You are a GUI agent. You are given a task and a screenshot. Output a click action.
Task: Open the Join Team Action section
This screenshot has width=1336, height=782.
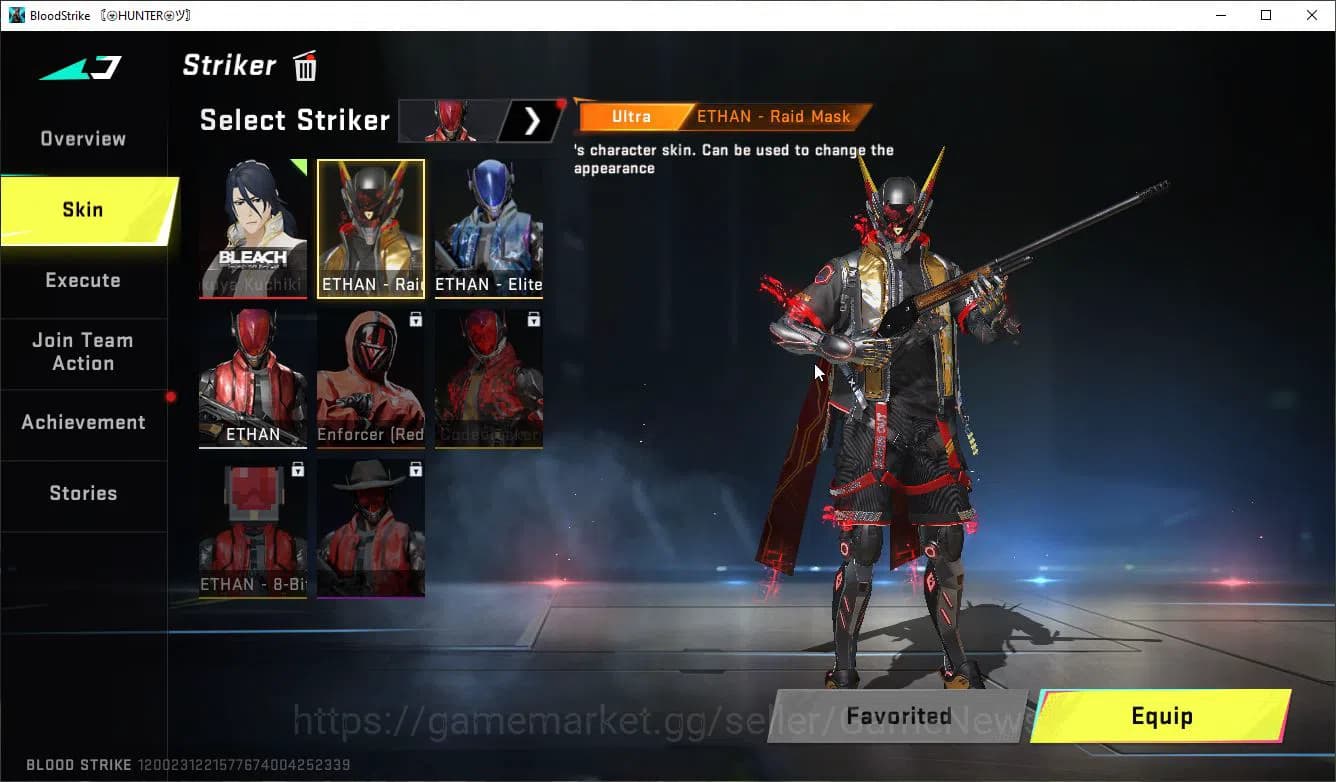pyautogui.click(x=83, y=352)
